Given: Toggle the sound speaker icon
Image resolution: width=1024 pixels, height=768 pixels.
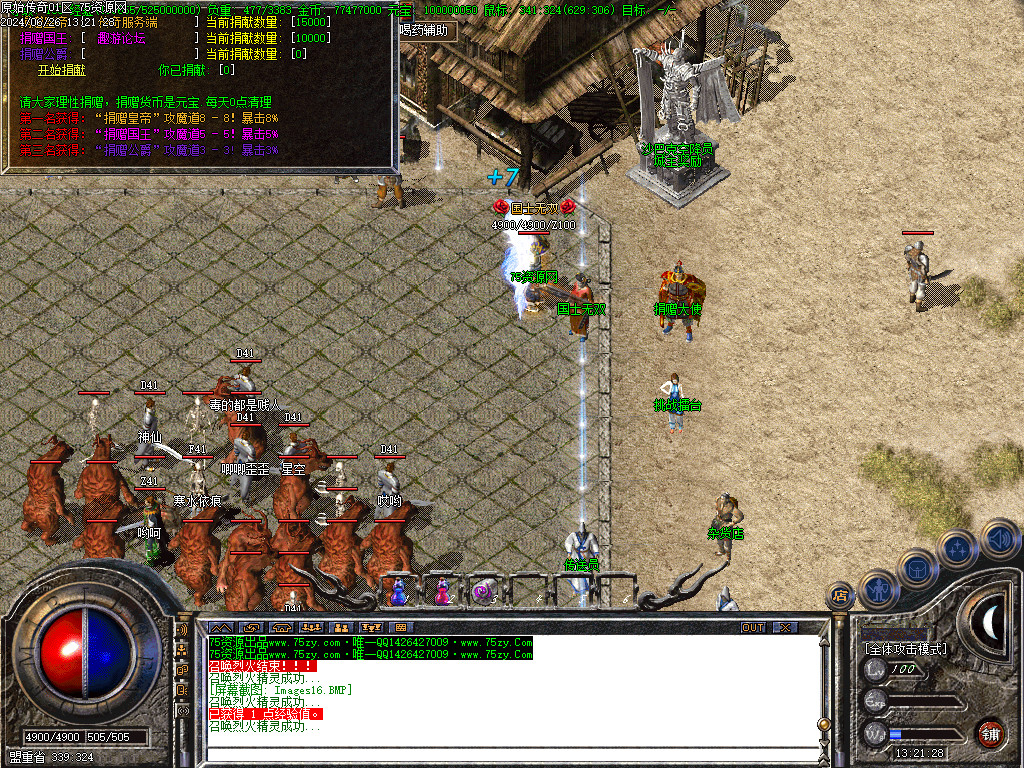Looking at the screenshot, I should tap(999, 537).
